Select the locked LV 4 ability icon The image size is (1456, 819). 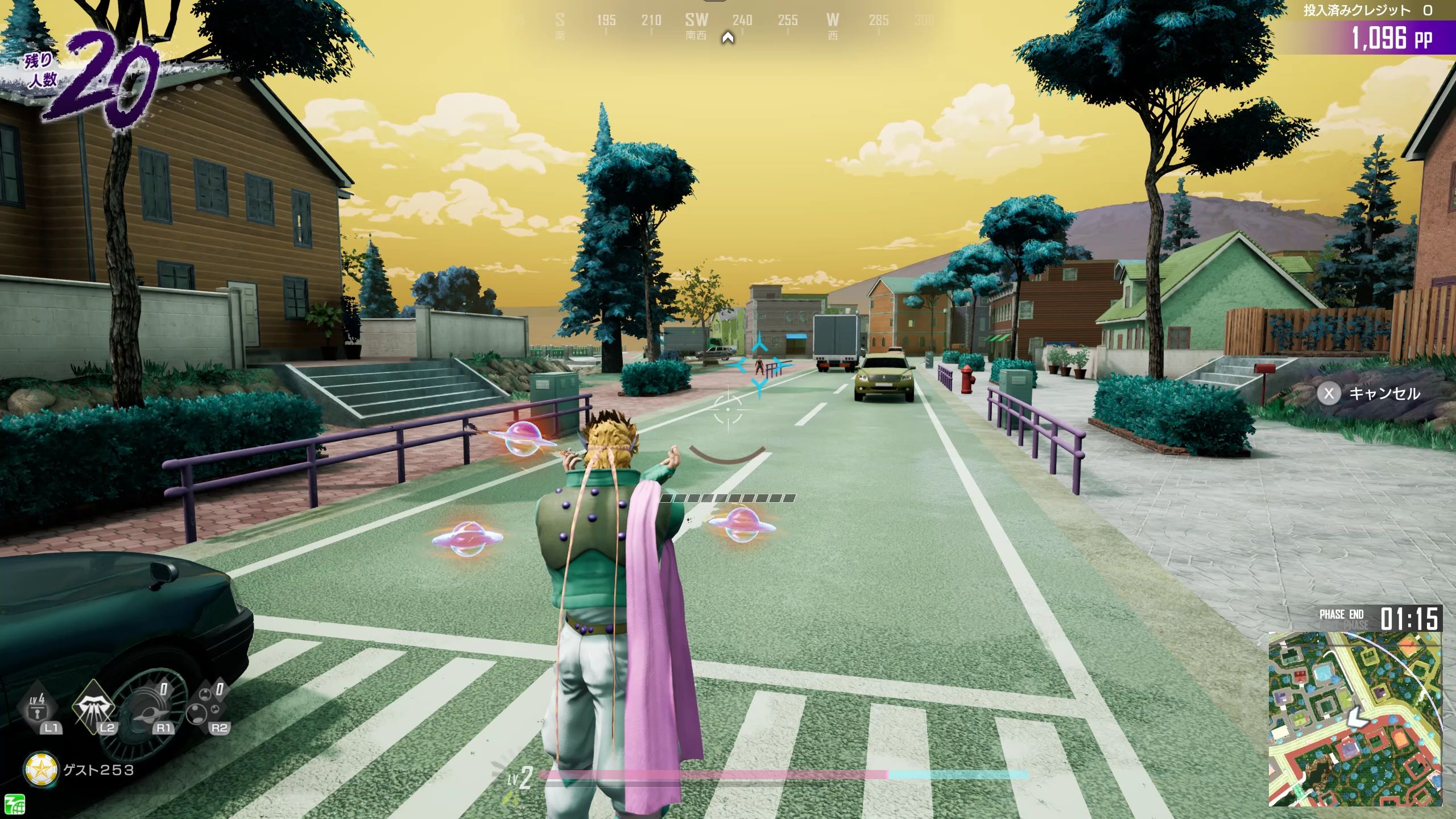38,706
